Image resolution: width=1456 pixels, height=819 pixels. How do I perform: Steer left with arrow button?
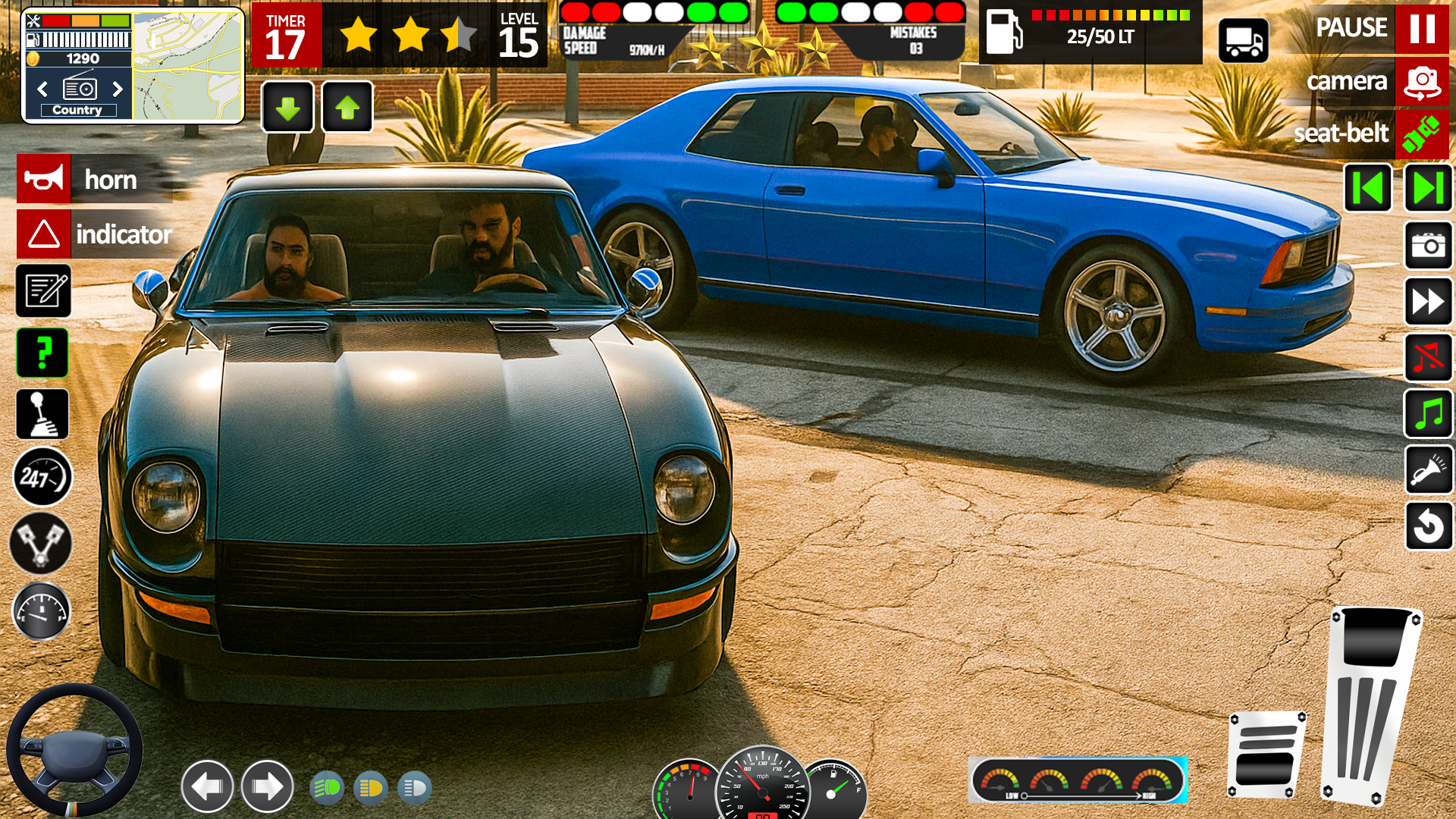coord(207,786)
